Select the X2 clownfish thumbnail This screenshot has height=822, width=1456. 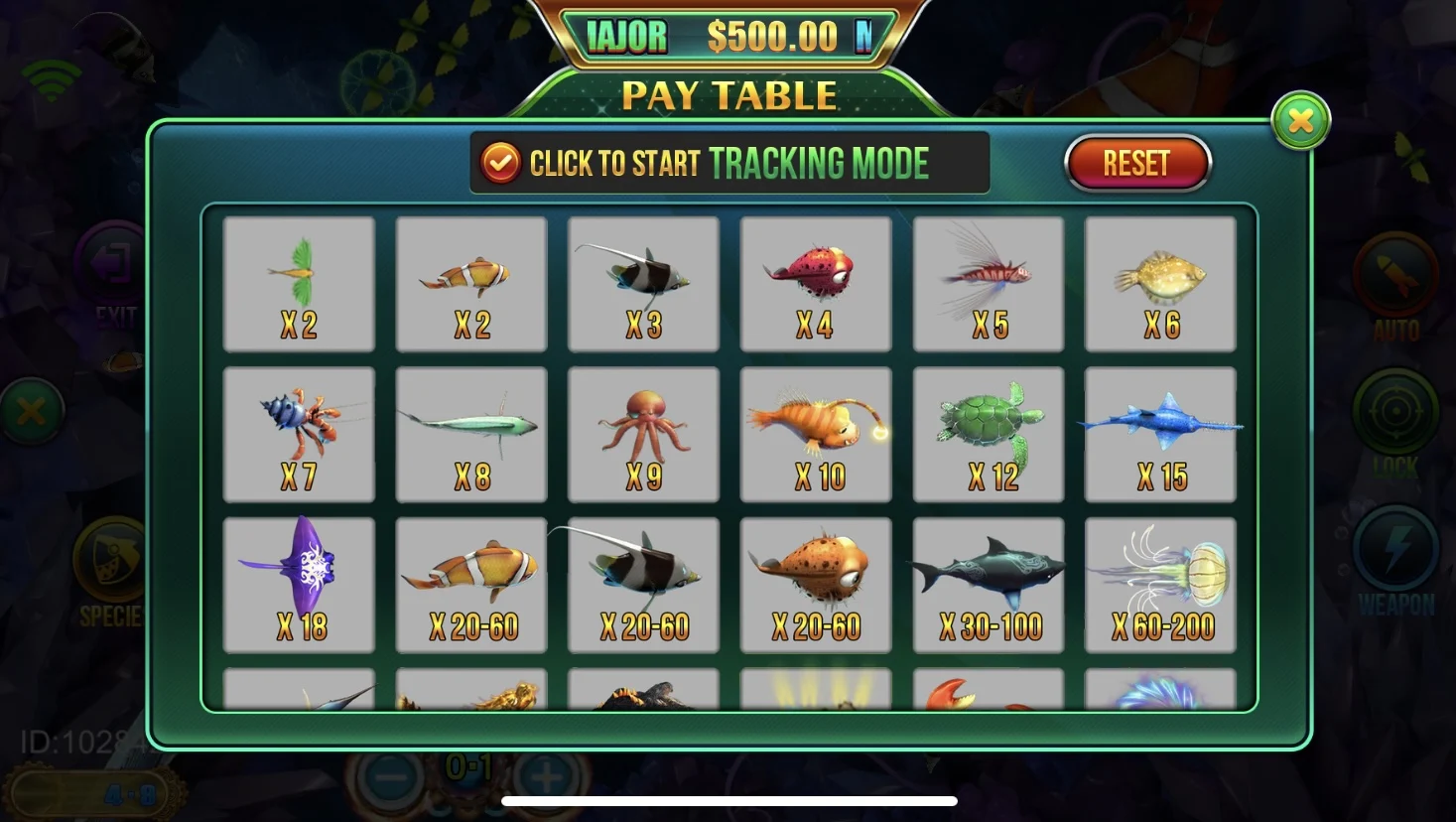coord(470,285)
